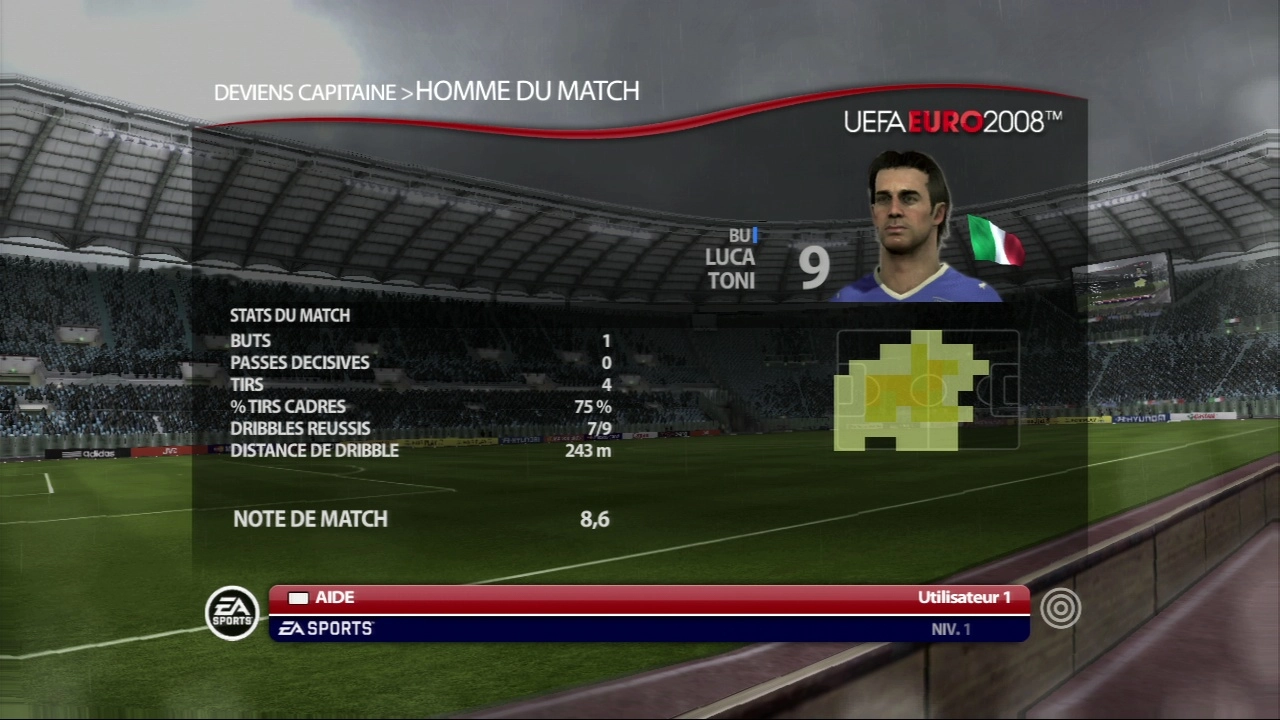Select the player heat map pitch

pos(927,390)
